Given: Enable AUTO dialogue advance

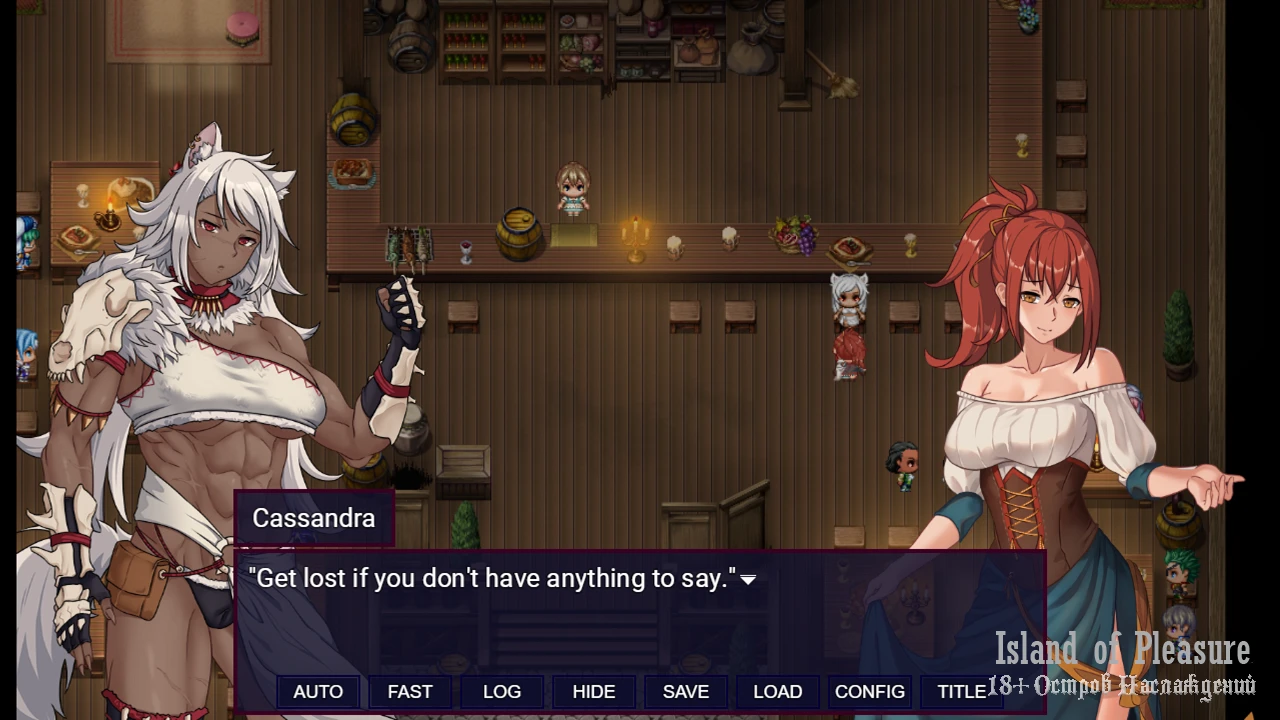Looking at the screenshot, I should (x=318, y=692).
